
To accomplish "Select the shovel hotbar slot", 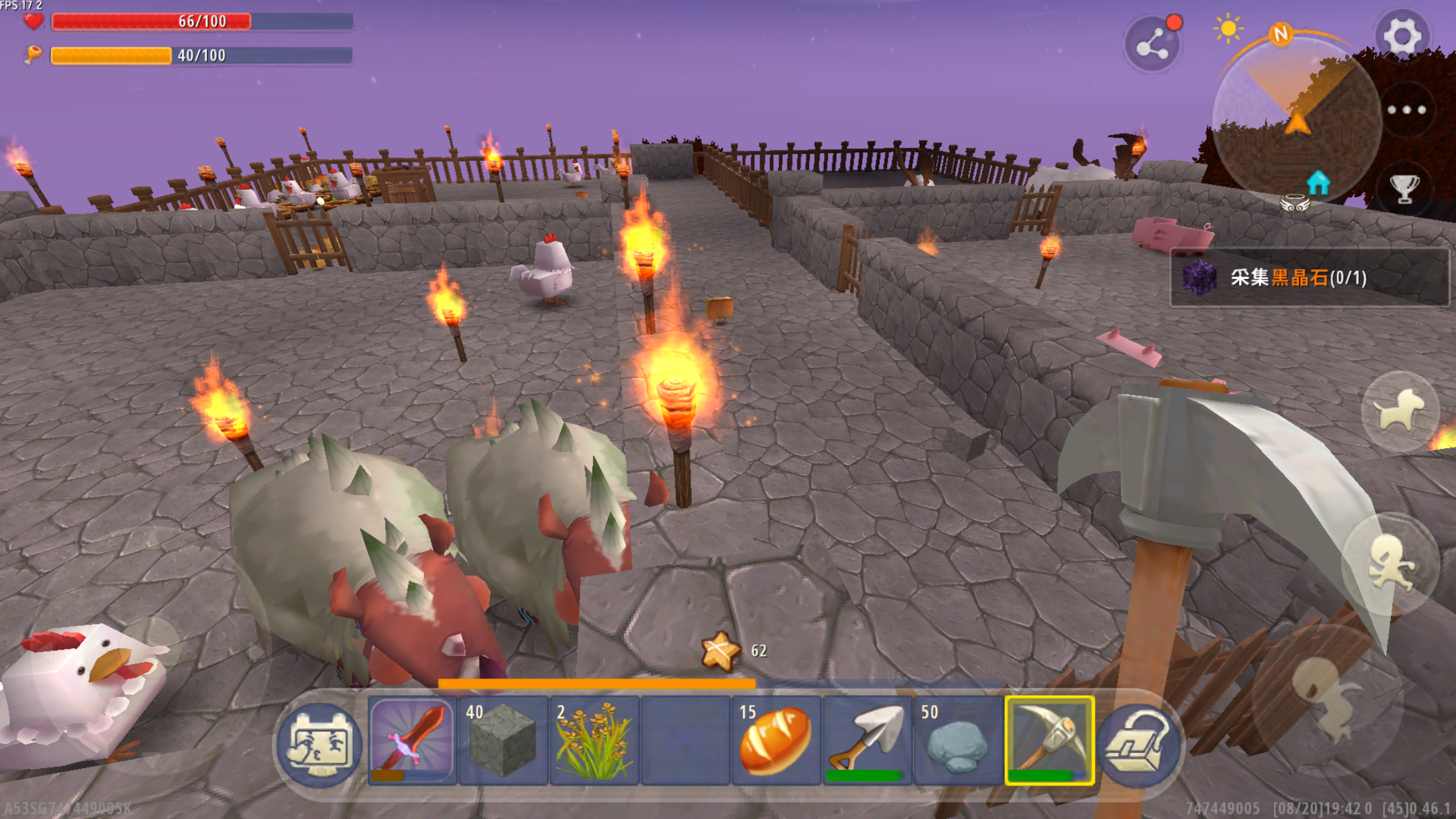I will 867,741.
